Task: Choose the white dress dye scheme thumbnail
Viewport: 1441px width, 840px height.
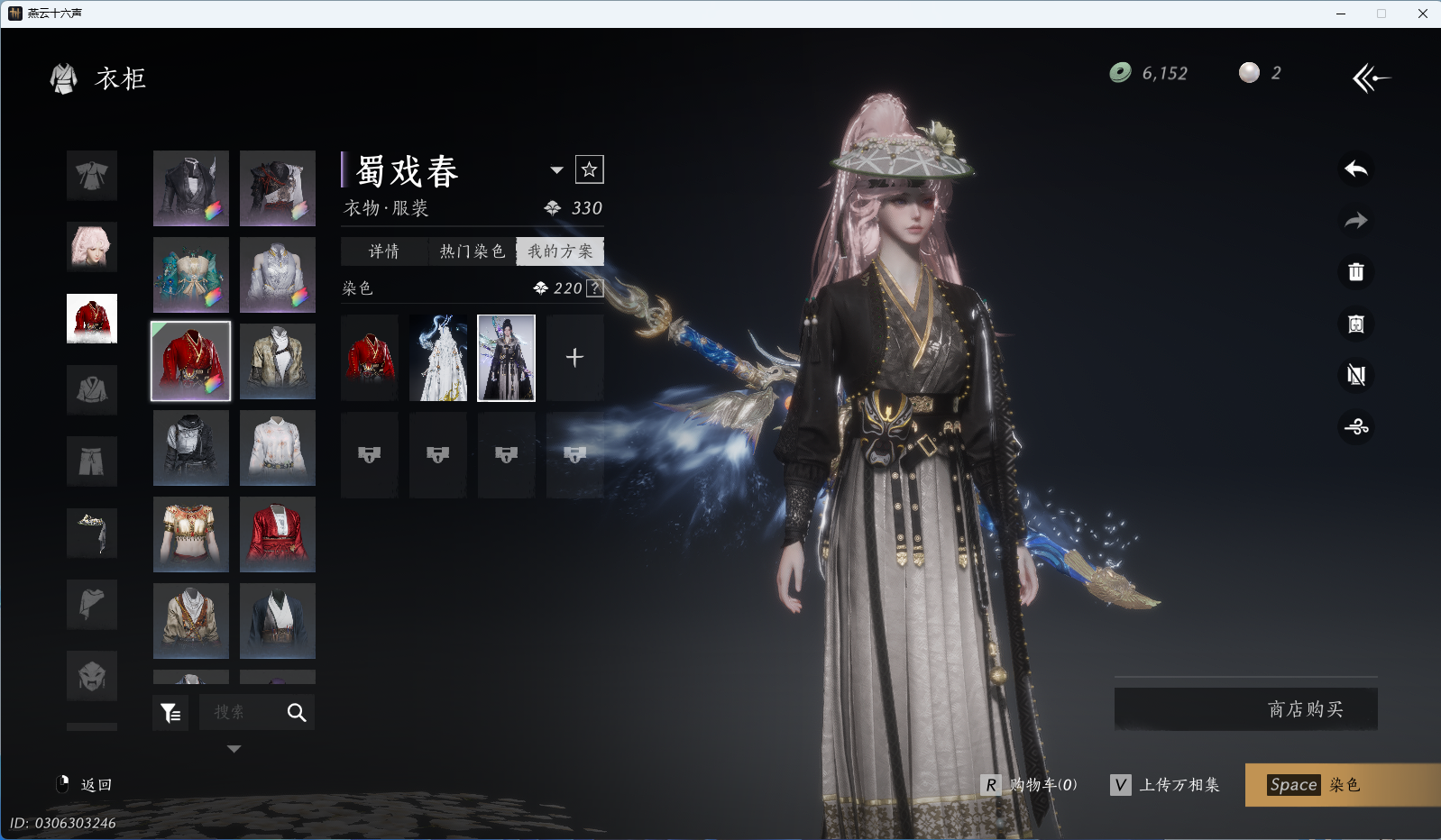Action: coord(438,358)
